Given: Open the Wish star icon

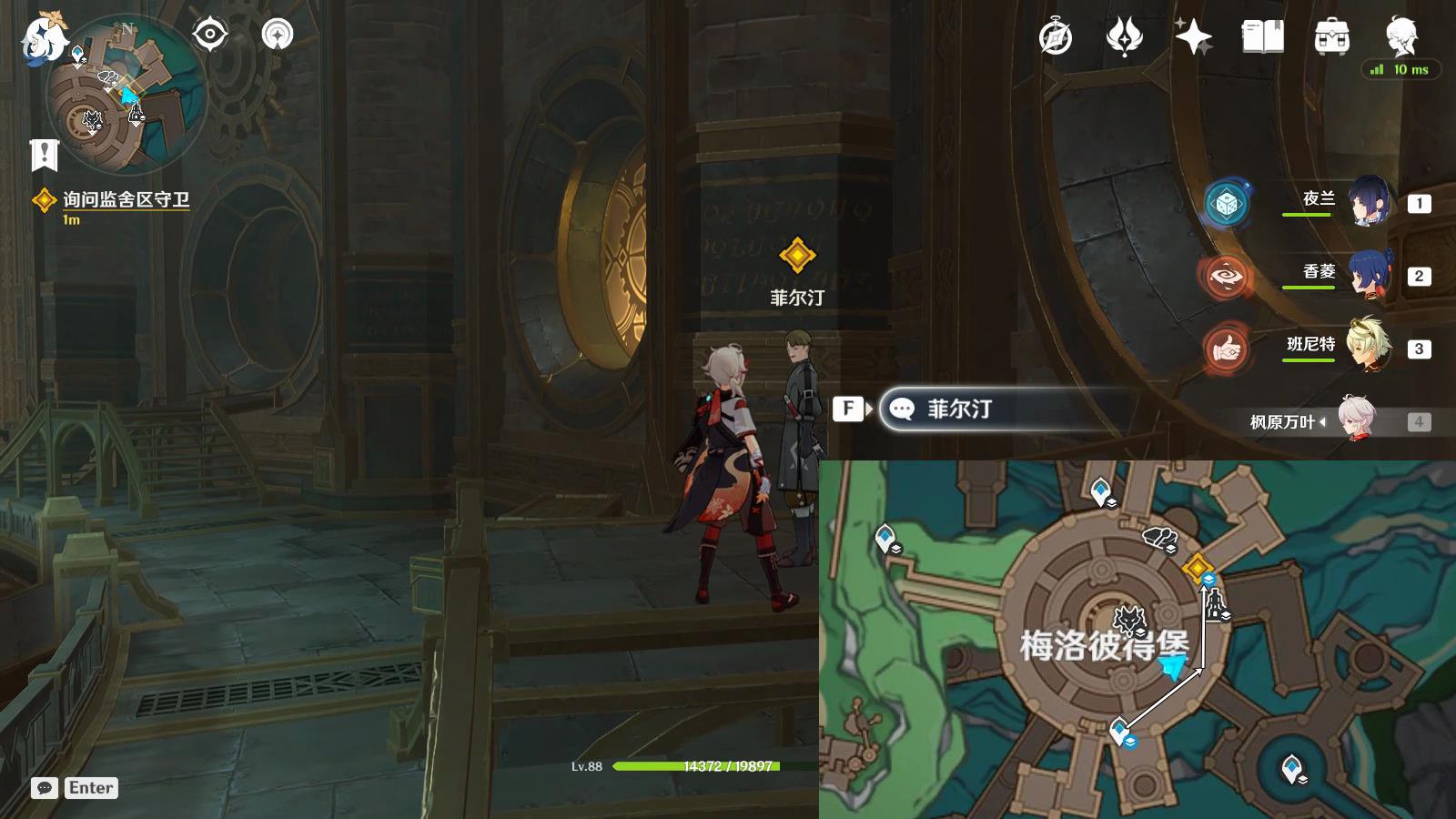Looking at the screenshot, I should pyautogui.click(x=1193, y=38).
